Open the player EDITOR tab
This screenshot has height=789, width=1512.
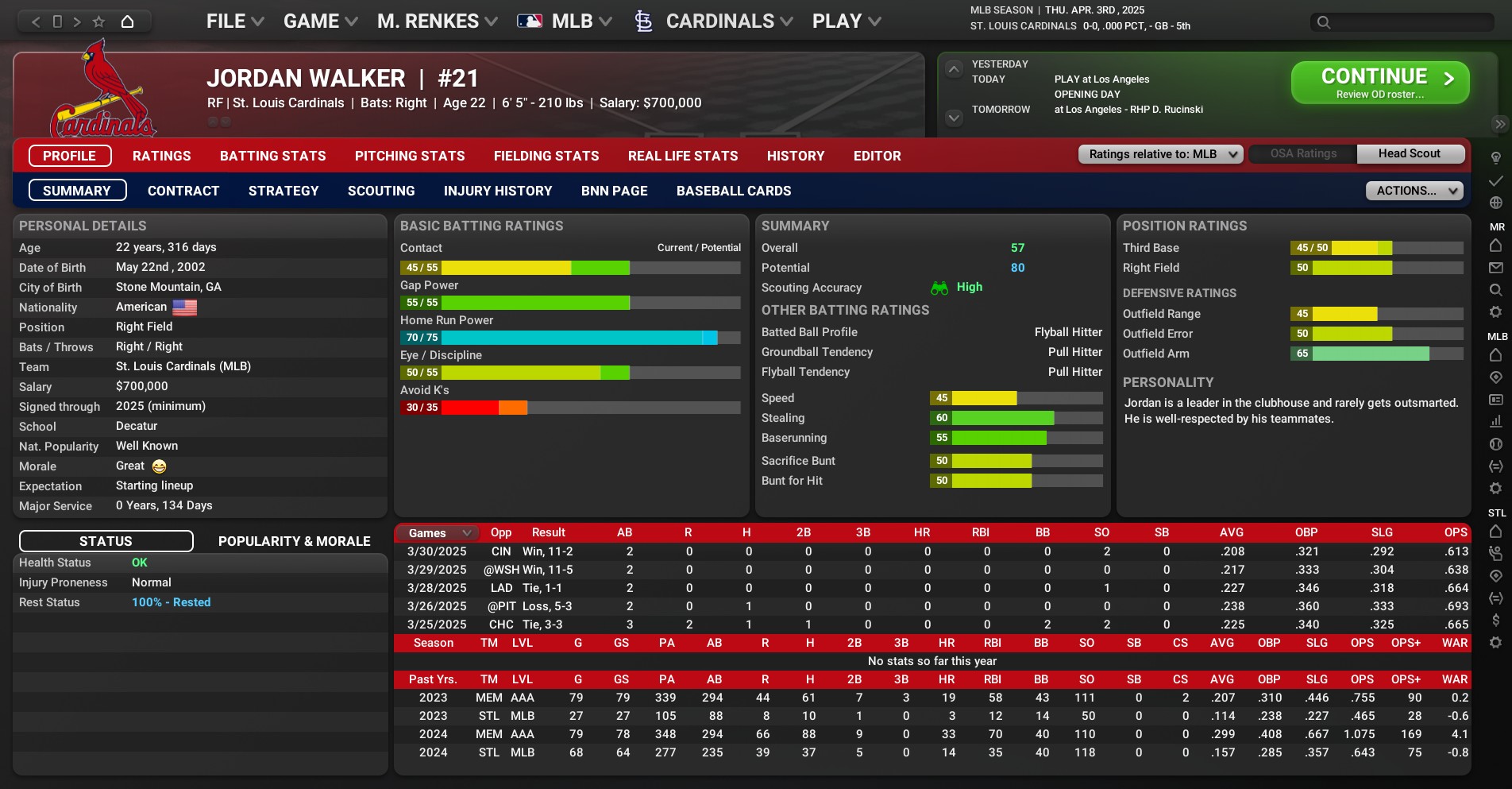(x=877, y=157)
